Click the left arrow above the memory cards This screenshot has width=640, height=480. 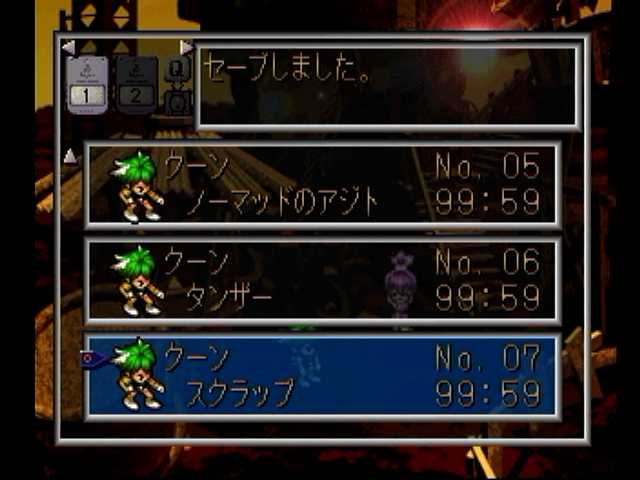coord(68,47)
